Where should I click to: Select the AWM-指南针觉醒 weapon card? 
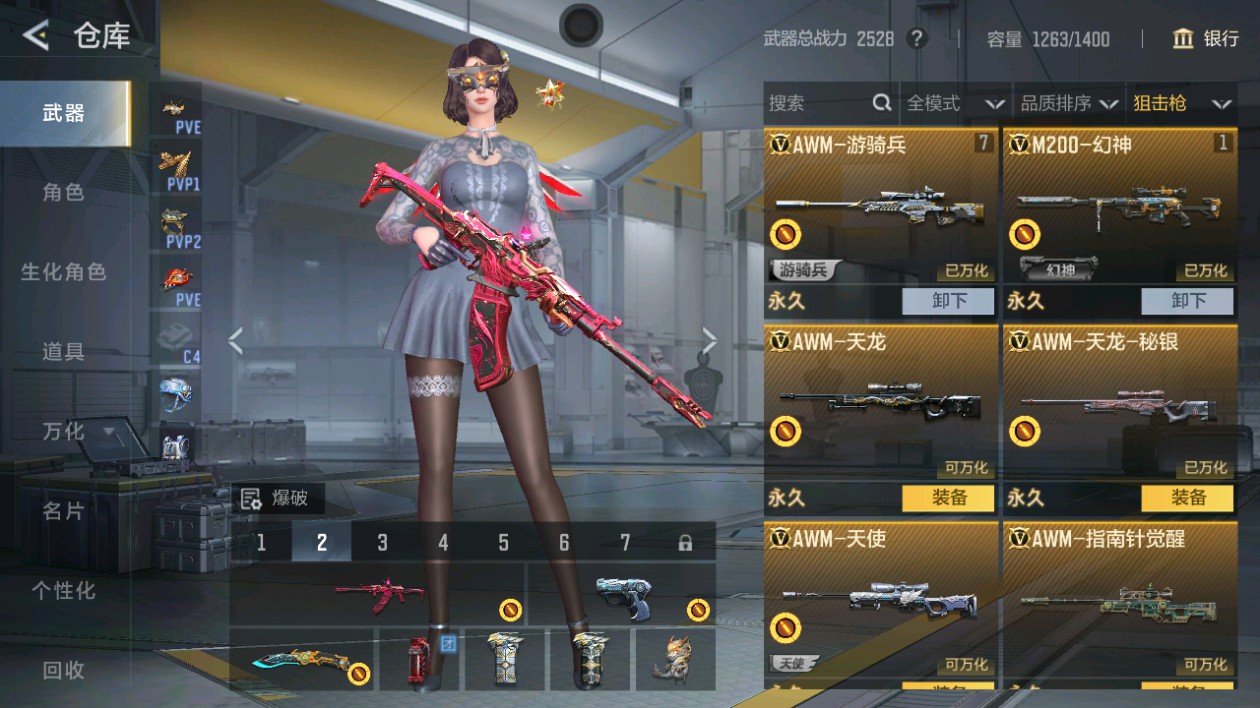tap(1119, 598)
